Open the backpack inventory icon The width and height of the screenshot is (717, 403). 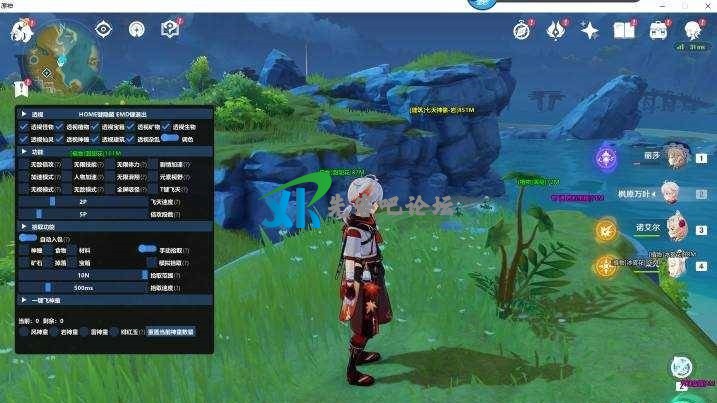click(x=658, y=31)
